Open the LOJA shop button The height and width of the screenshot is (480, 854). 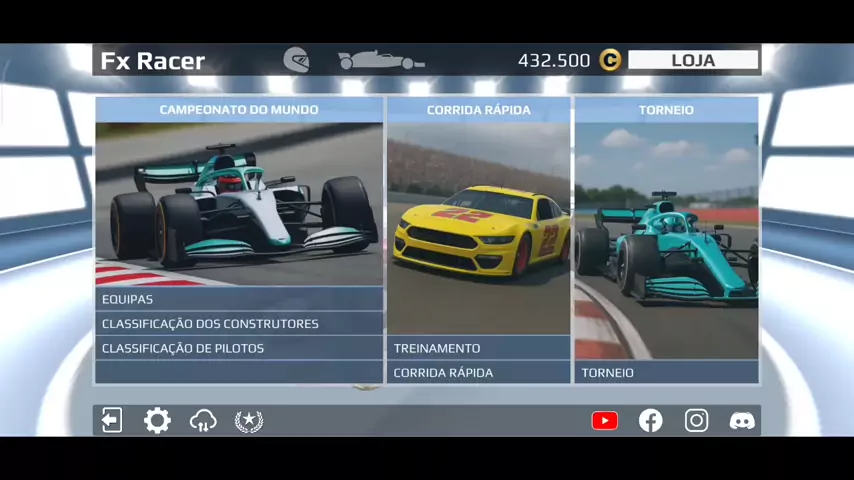pos(693,60)
